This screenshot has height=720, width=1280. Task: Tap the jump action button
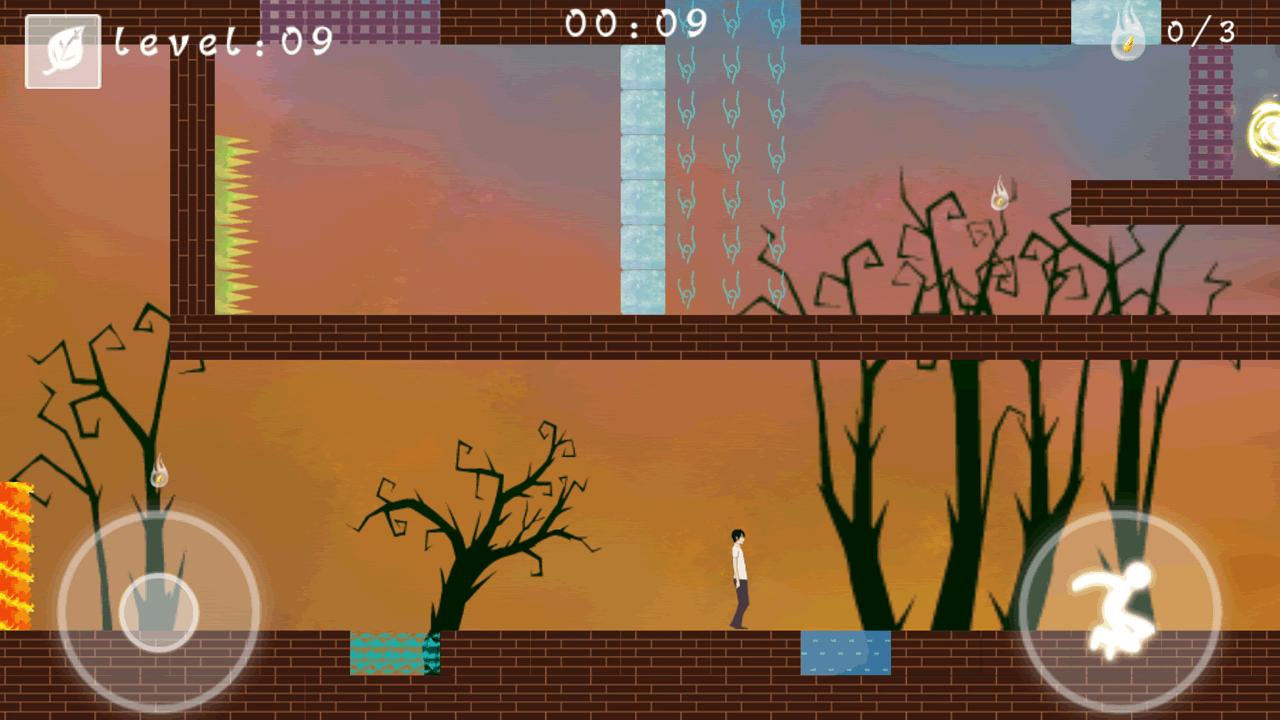coord(1119,611)
